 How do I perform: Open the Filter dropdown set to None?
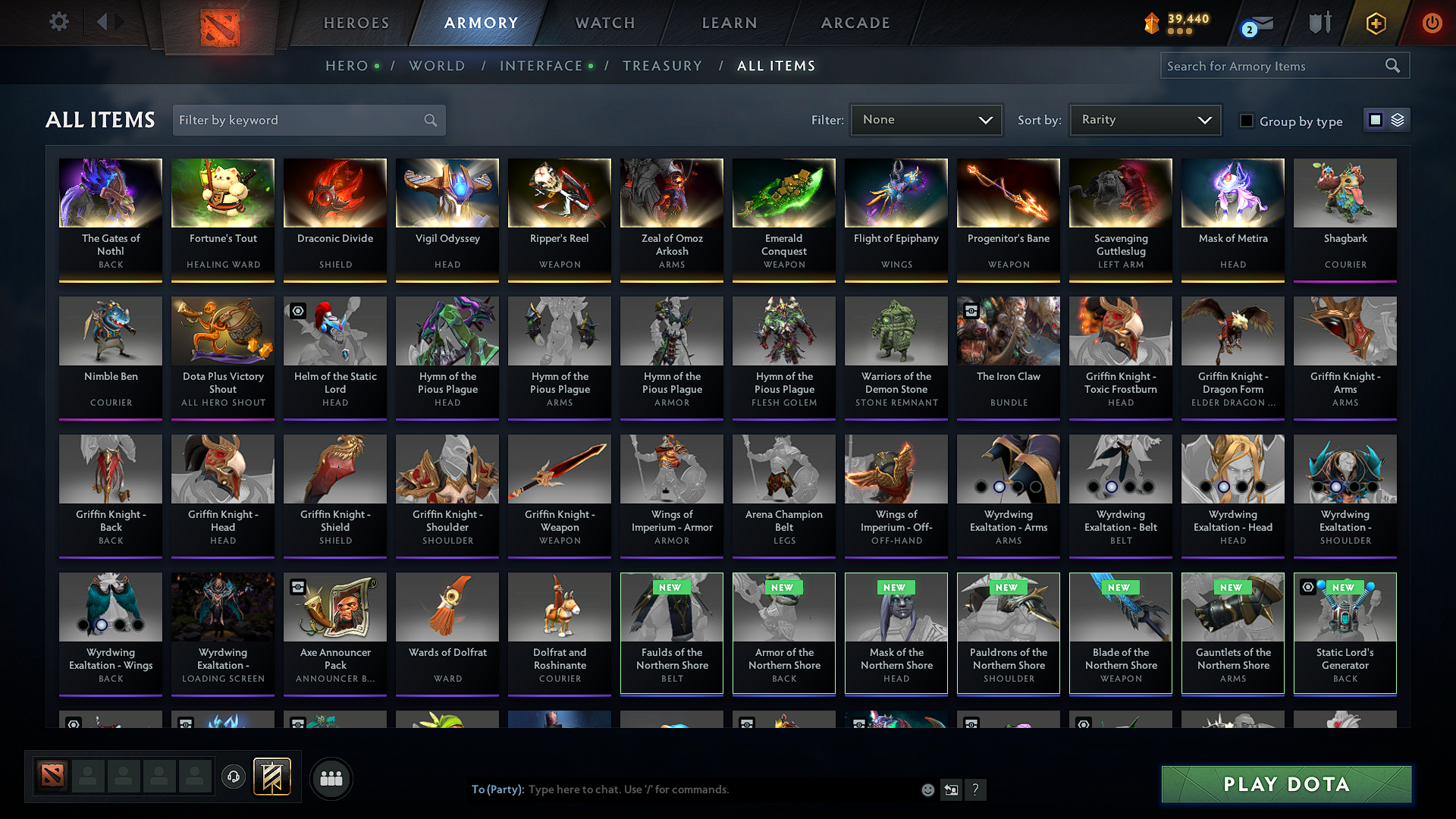tap(925, 119)
